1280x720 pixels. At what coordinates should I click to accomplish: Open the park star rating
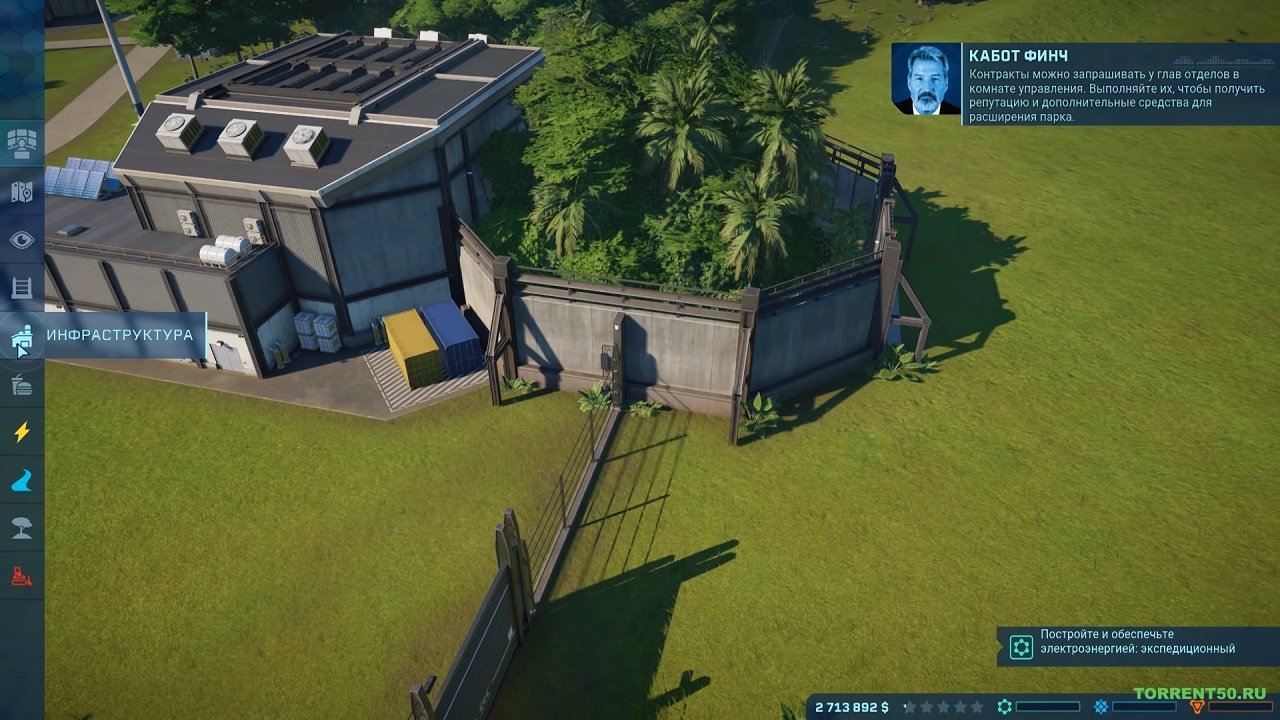944,707
